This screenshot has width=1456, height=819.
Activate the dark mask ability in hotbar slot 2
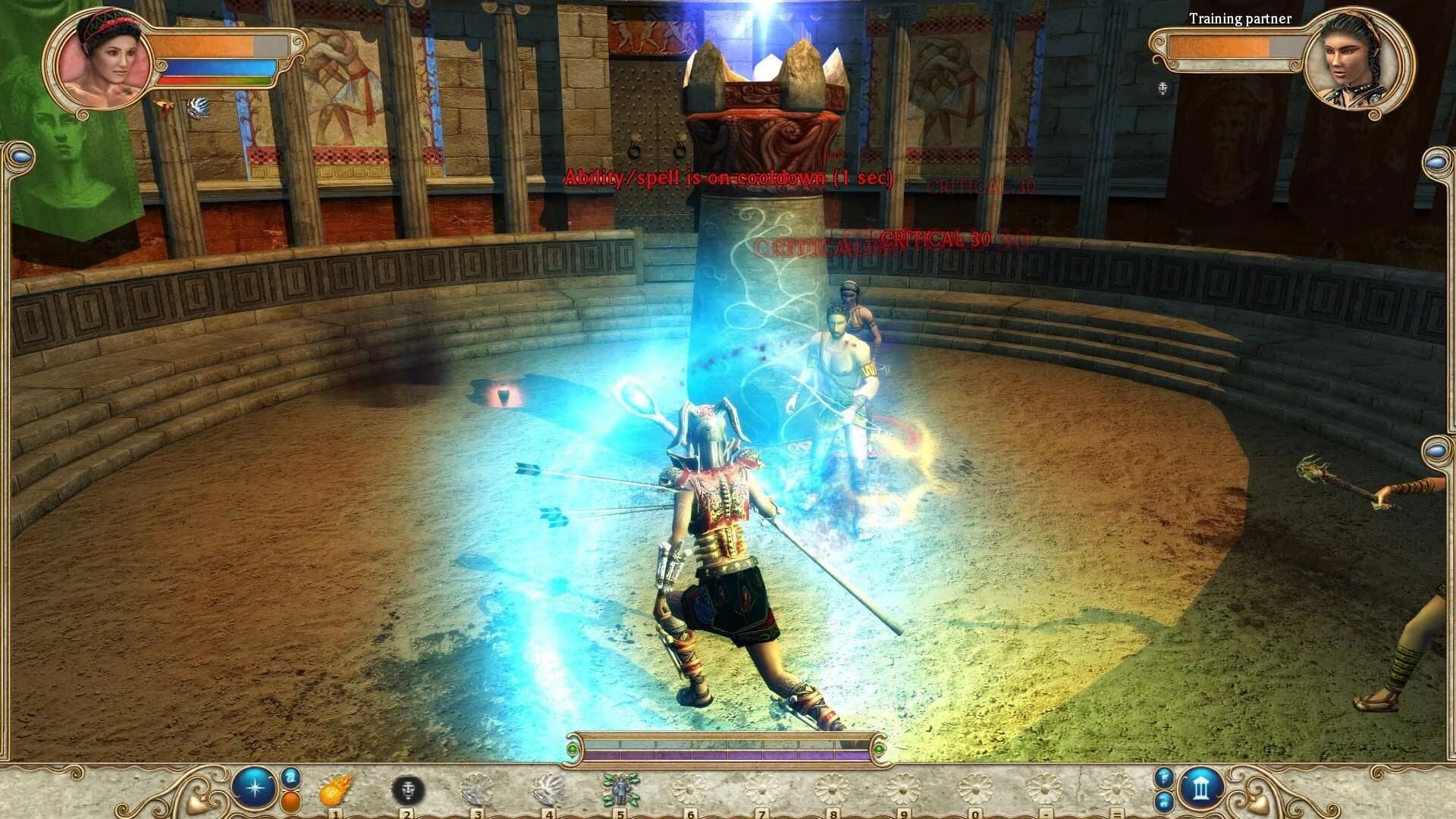(406, 789)
